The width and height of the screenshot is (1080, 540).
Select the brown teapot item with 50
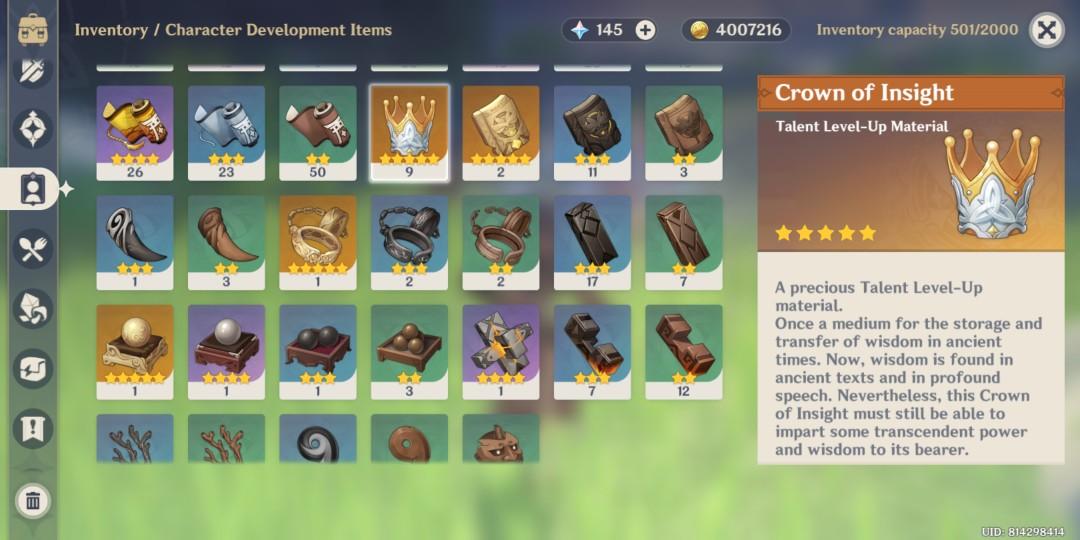click(x=317, y=129)
